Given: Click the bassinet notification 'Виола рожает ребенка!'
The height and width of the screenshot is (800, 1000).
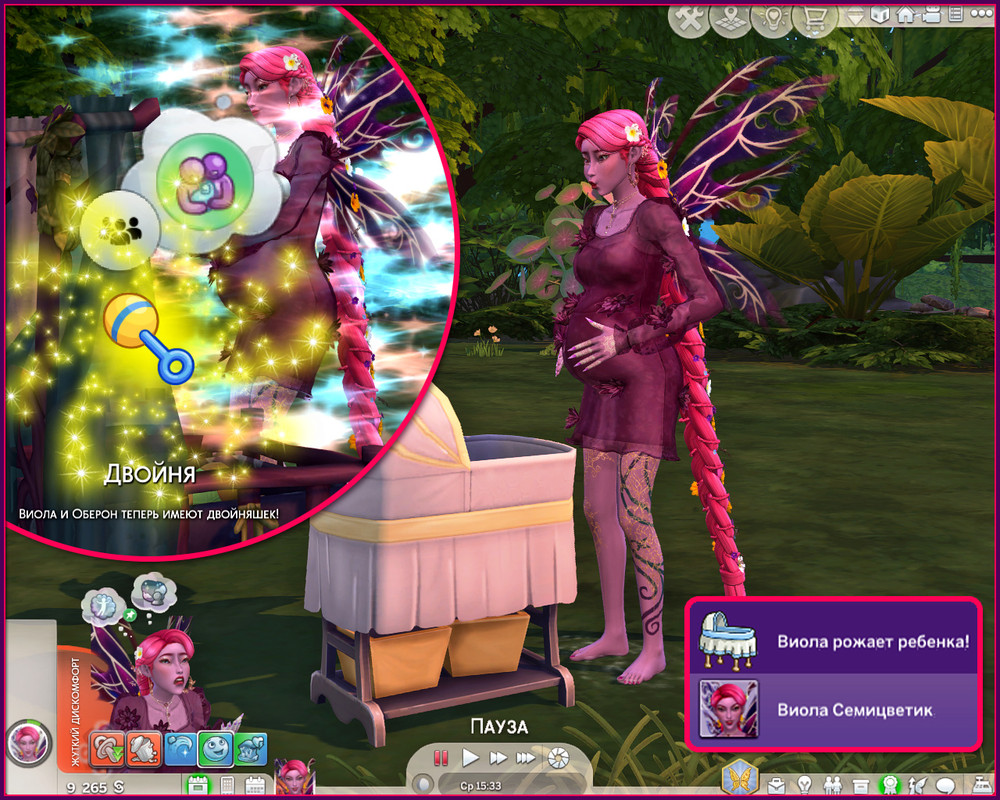Looking at the screenshot, I should coord(830,638).
